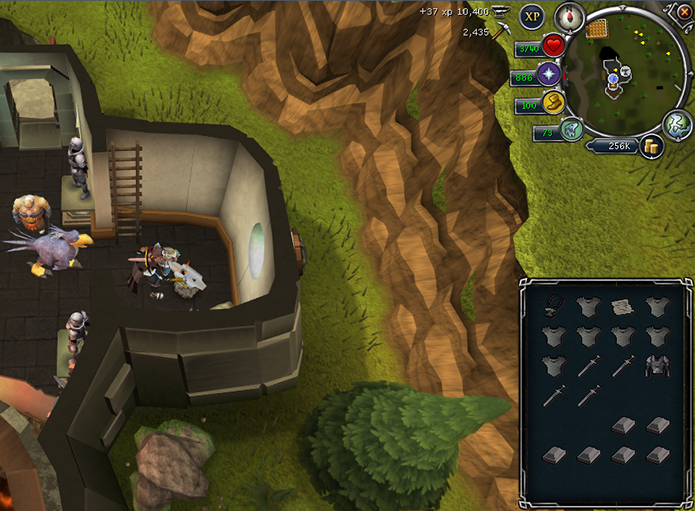This screenshot has width=695, height=511.
Task: Activate the prayer points star orb
Action: 549,74
